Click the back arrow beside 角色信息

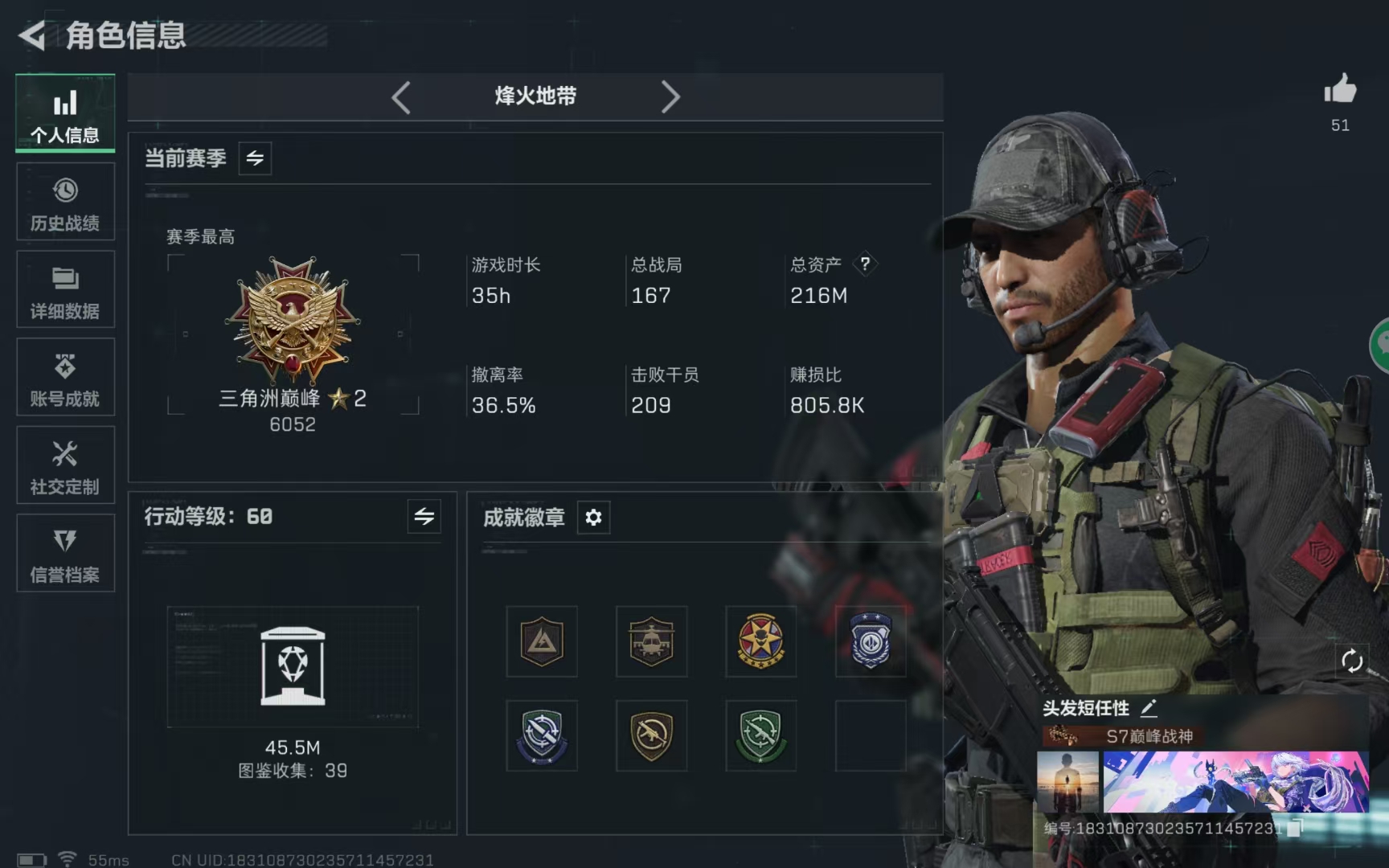click(x=31, y=35)
